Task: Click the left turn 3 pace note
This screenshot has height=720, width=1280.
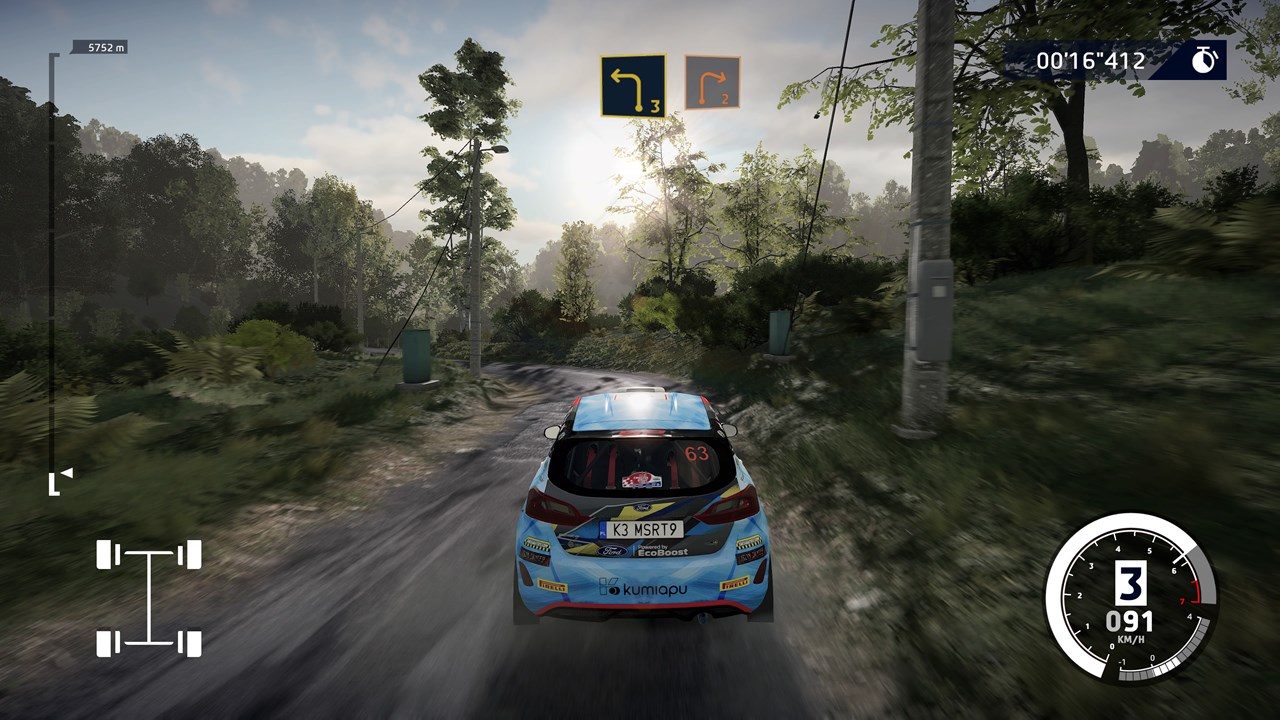Action: (x=632, y=85)
